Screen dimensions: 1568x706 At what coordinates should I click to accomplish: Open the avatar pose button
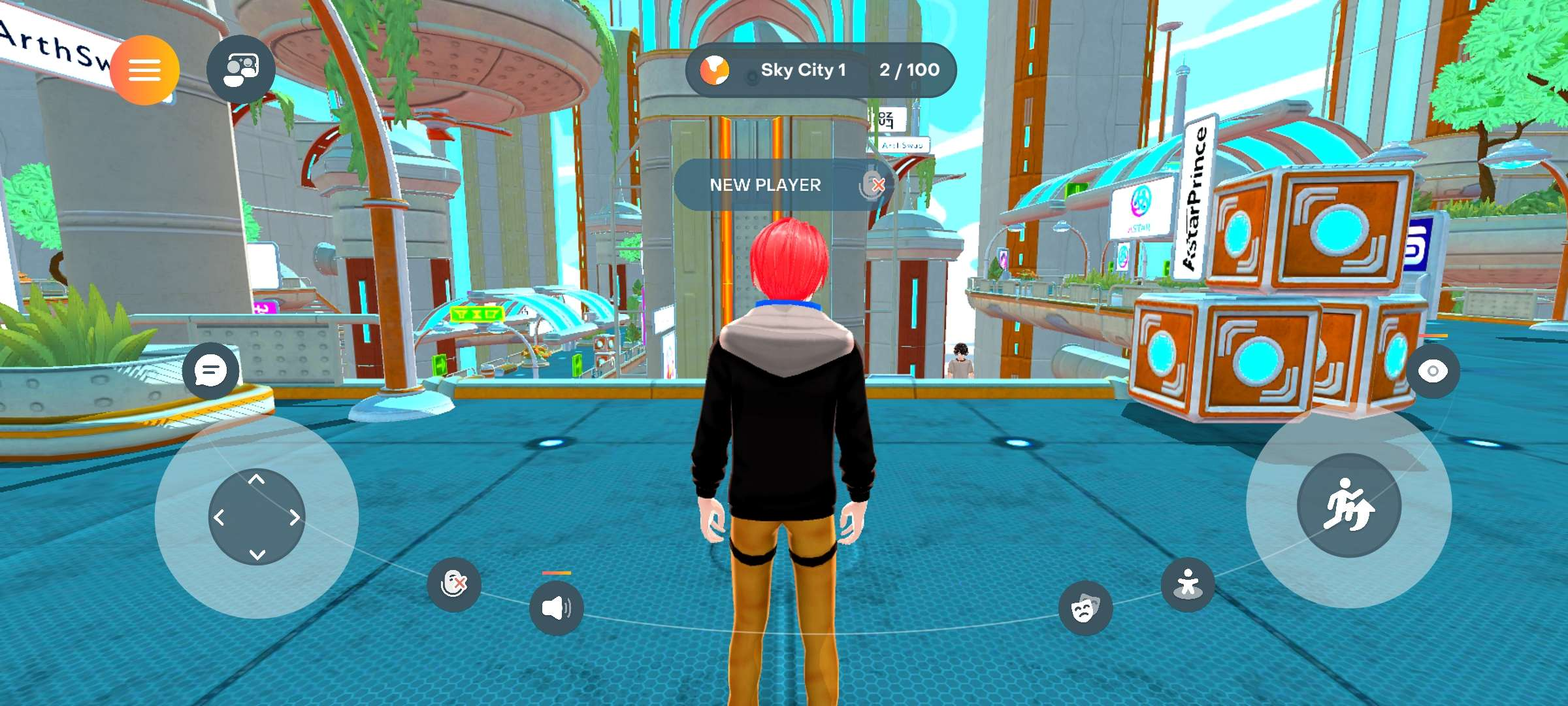[x=1188, y=584]
